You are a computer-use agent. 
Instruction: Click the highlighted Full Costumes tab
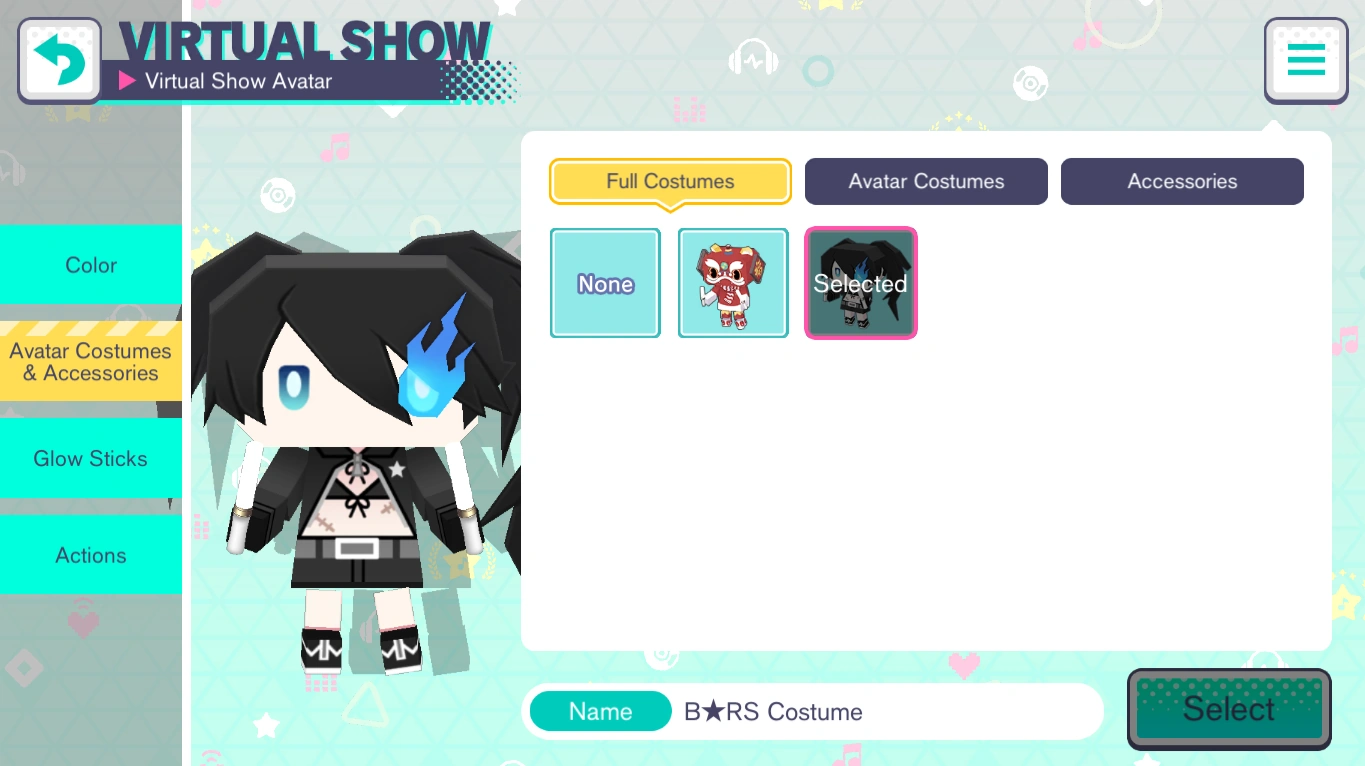(669, 181)
